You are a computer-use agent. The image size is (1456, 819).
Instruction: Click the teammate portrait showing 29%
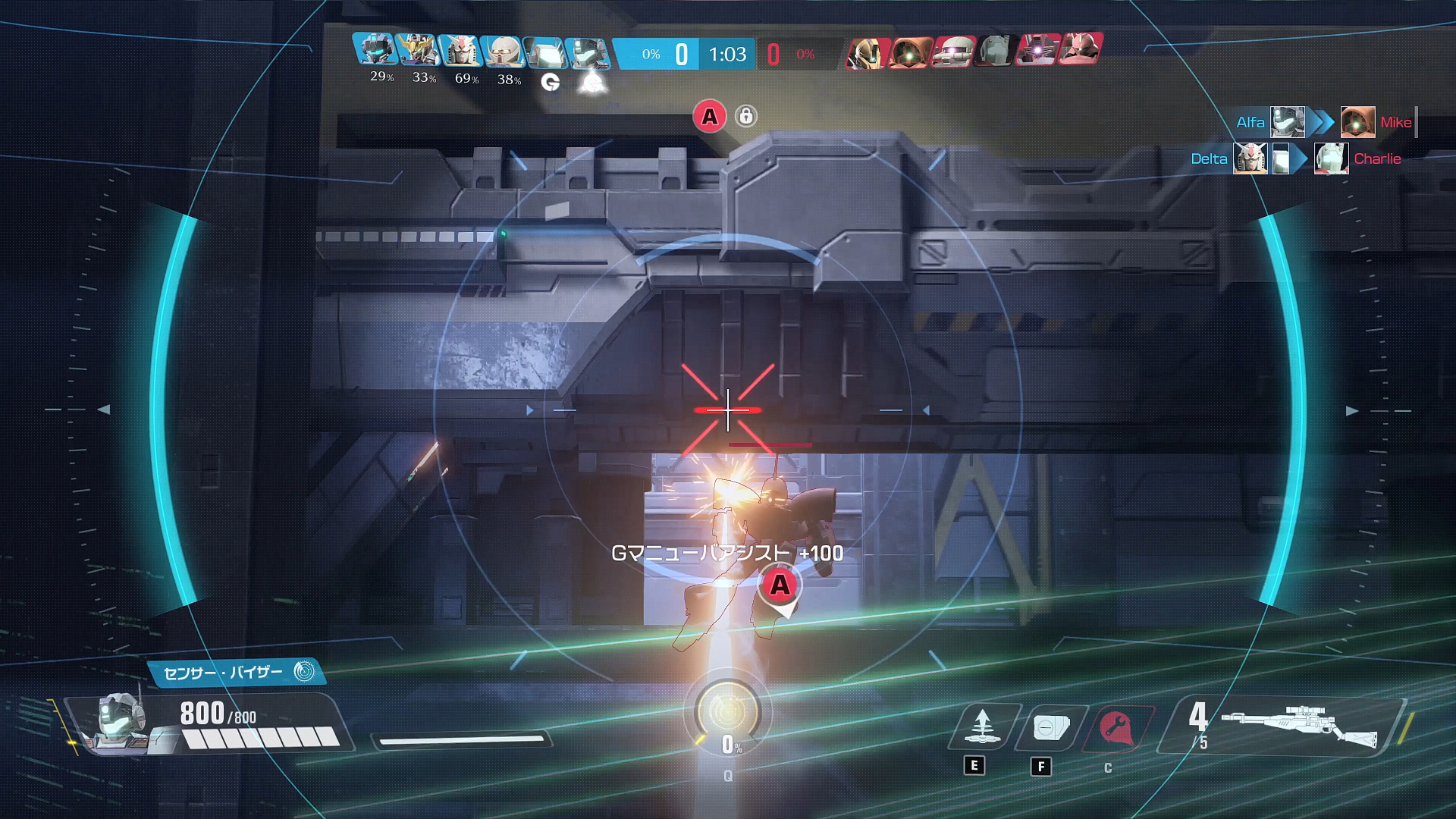click(375, 50)
